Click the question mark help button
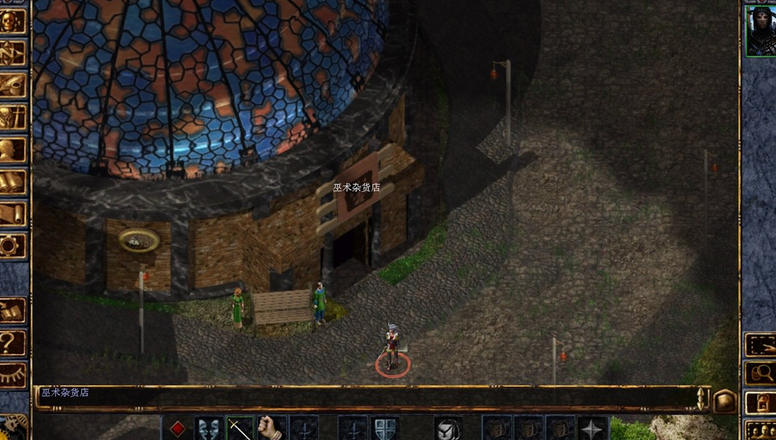The height and width of the screenshot is (440, 776). (13, 343)
